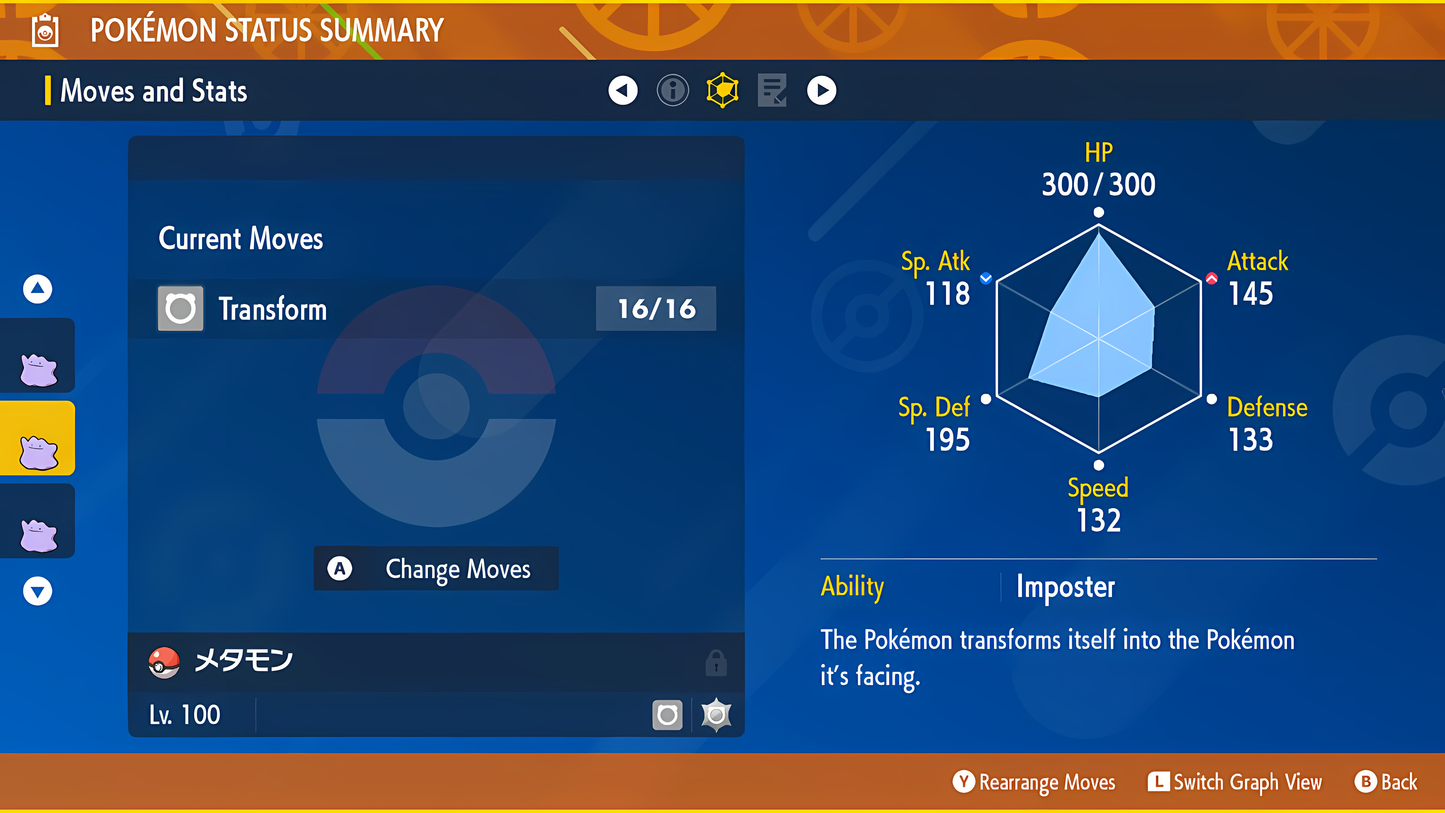This screenshot has width=1445, height=813.
Task: Open the Pokémon info page icon
Action: tap(672, 90)
